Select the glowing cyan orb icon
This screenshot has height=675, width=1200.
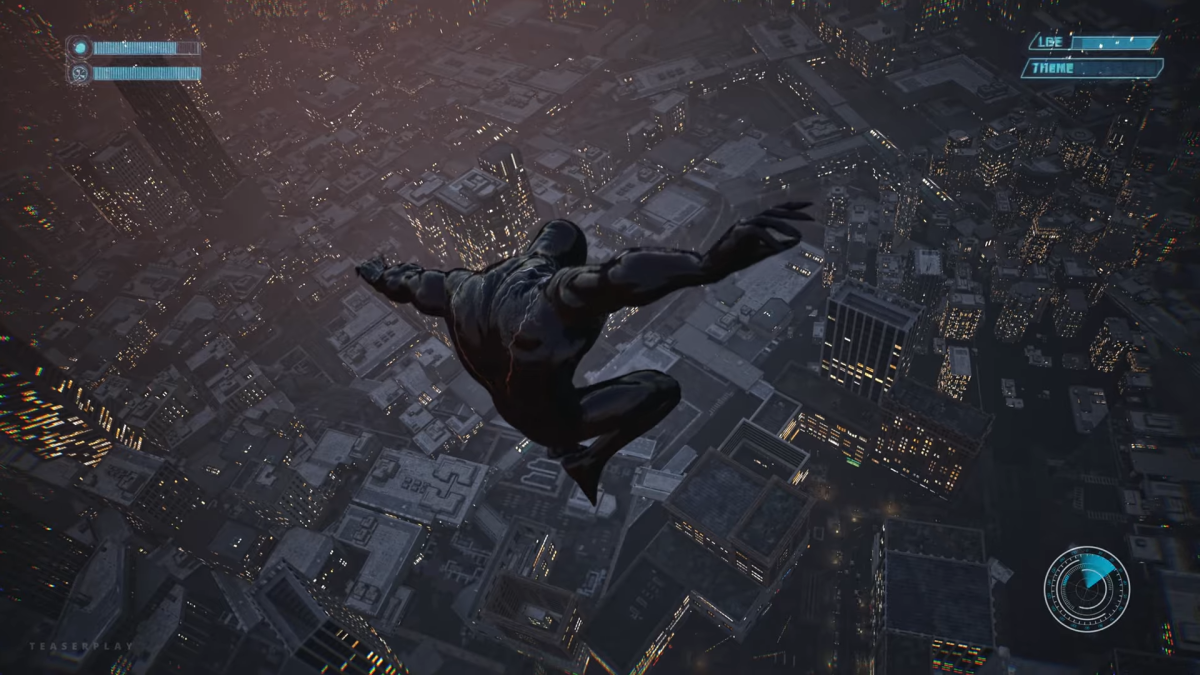(79, 48)
